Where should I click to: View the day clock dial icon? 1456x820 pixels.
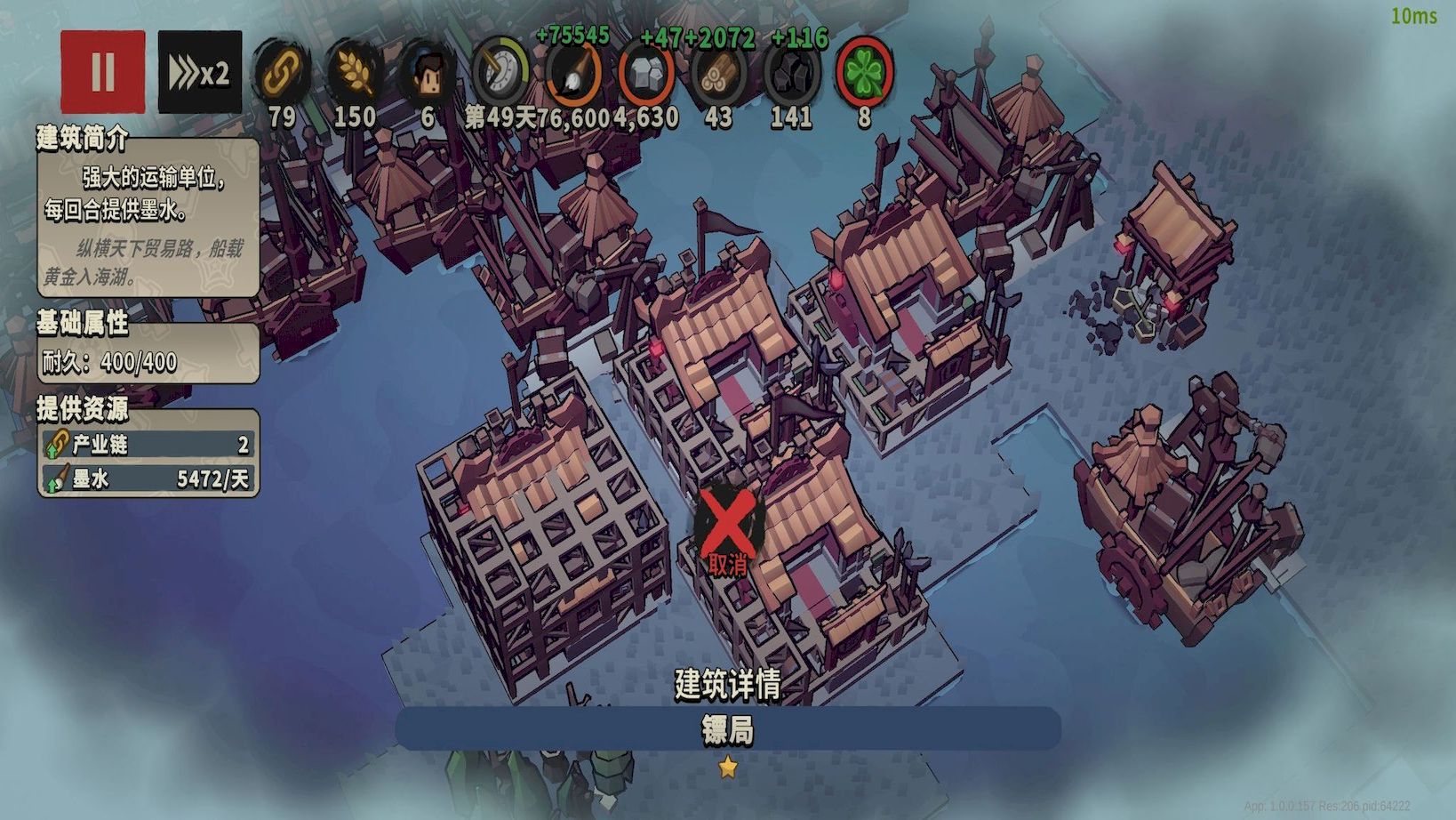(500, 73)
